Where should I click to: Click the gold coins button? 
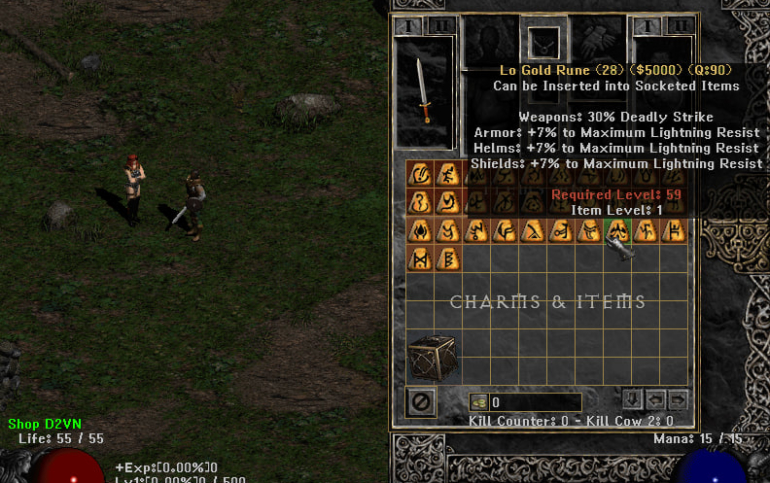click(478, 402)
